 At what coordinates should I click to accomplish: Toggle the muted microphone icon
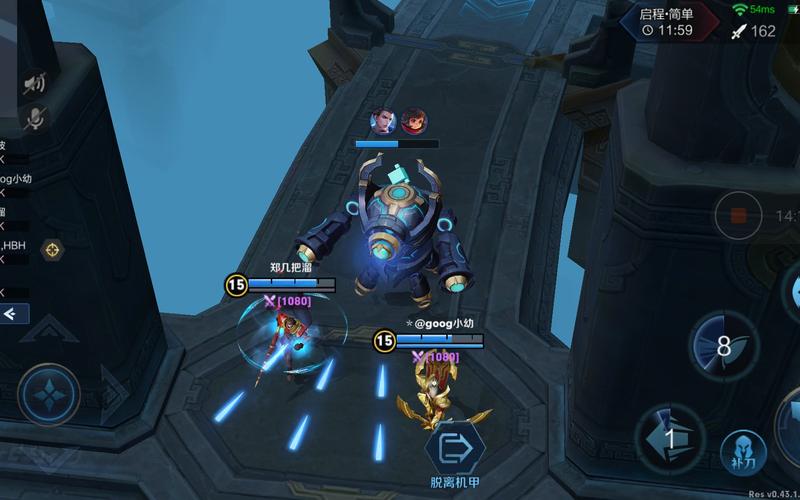click(x=34, y=118)
